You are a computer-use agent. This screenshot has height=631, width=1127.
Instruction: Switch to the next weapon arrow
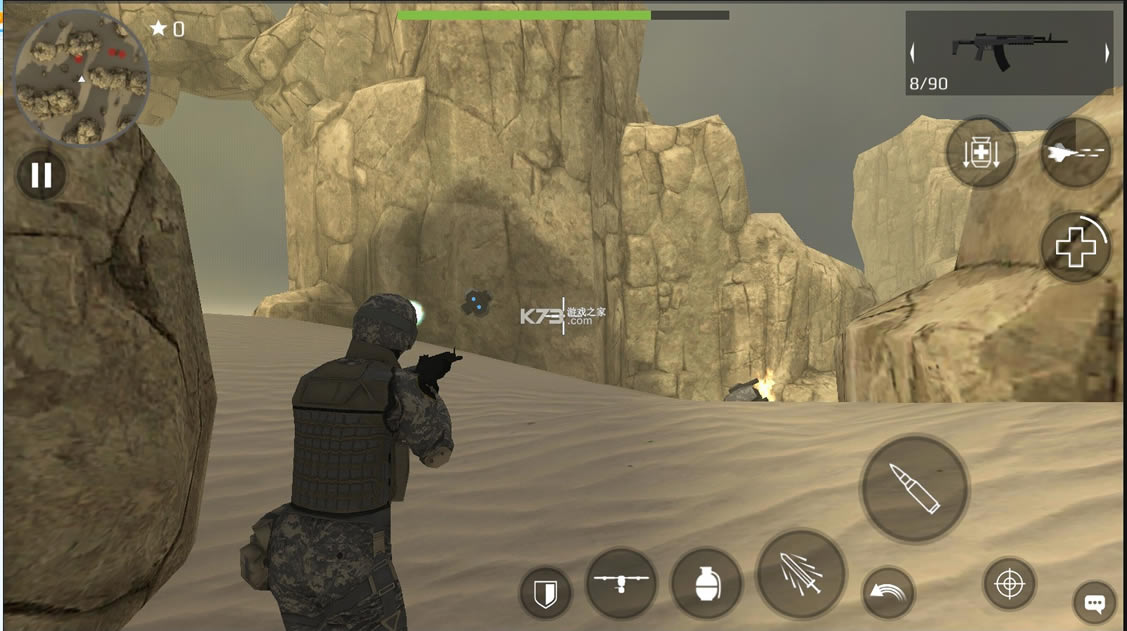click(x=1106, y=53)
